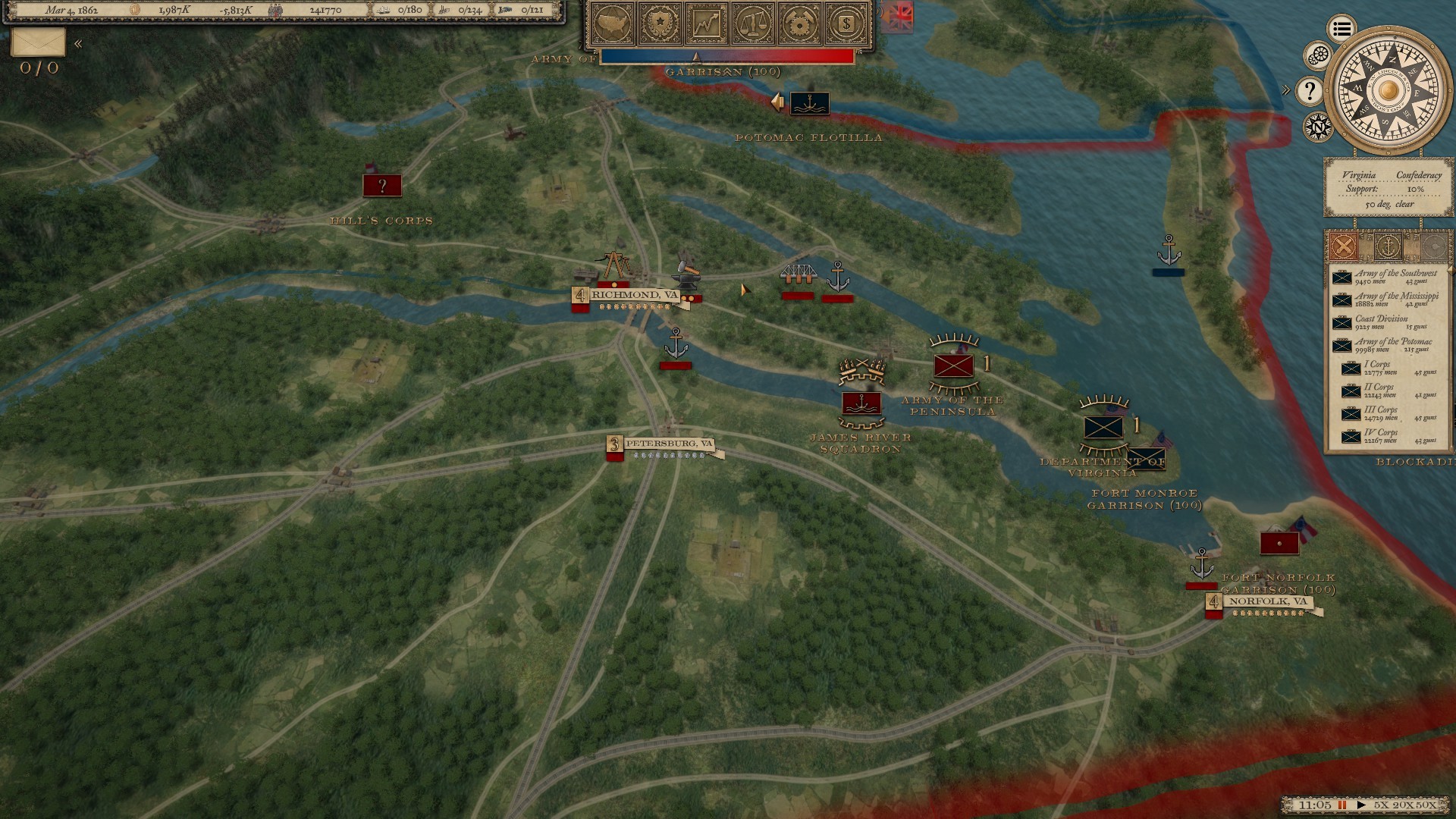The height and width of the screenshot is (819, 1456).
Task: Open the shield and star panel
Action: 661,24
